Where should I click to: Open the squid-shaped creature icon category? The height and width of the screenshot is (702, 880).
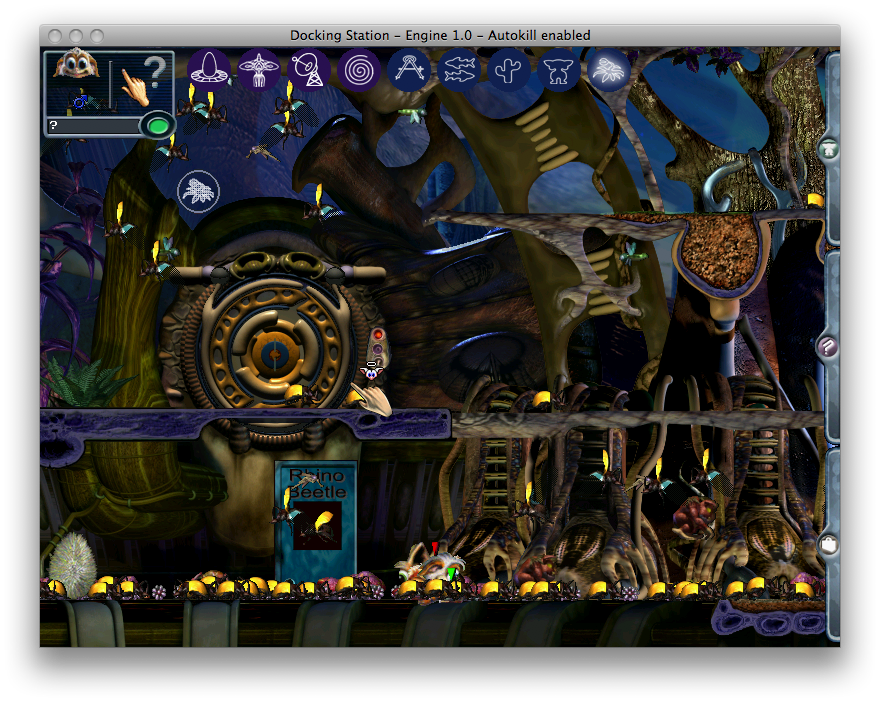(x=259, y=70)
